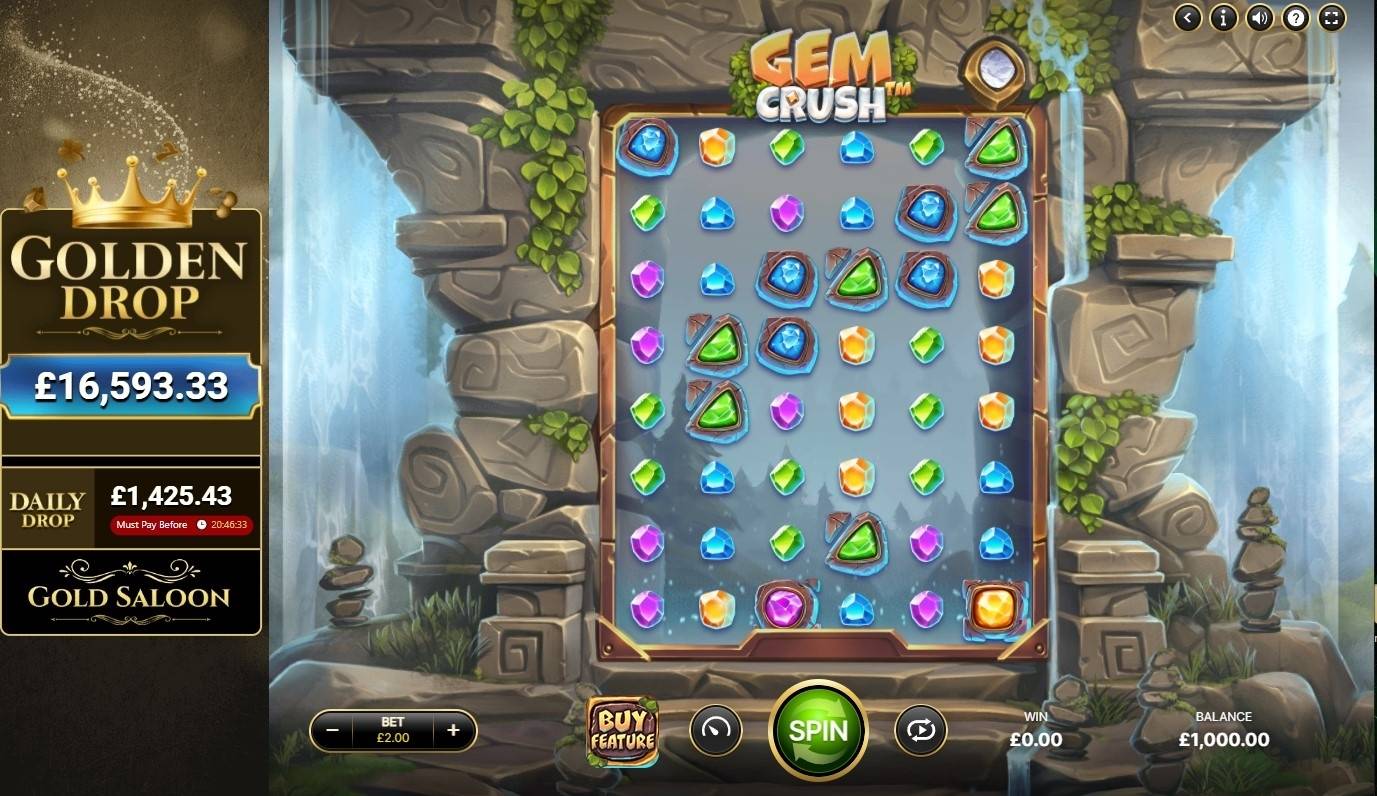Screen dimensions: 1377x796
Task: Open the Golden Drop jackpot panel
Action: click(x=131, y=330)
